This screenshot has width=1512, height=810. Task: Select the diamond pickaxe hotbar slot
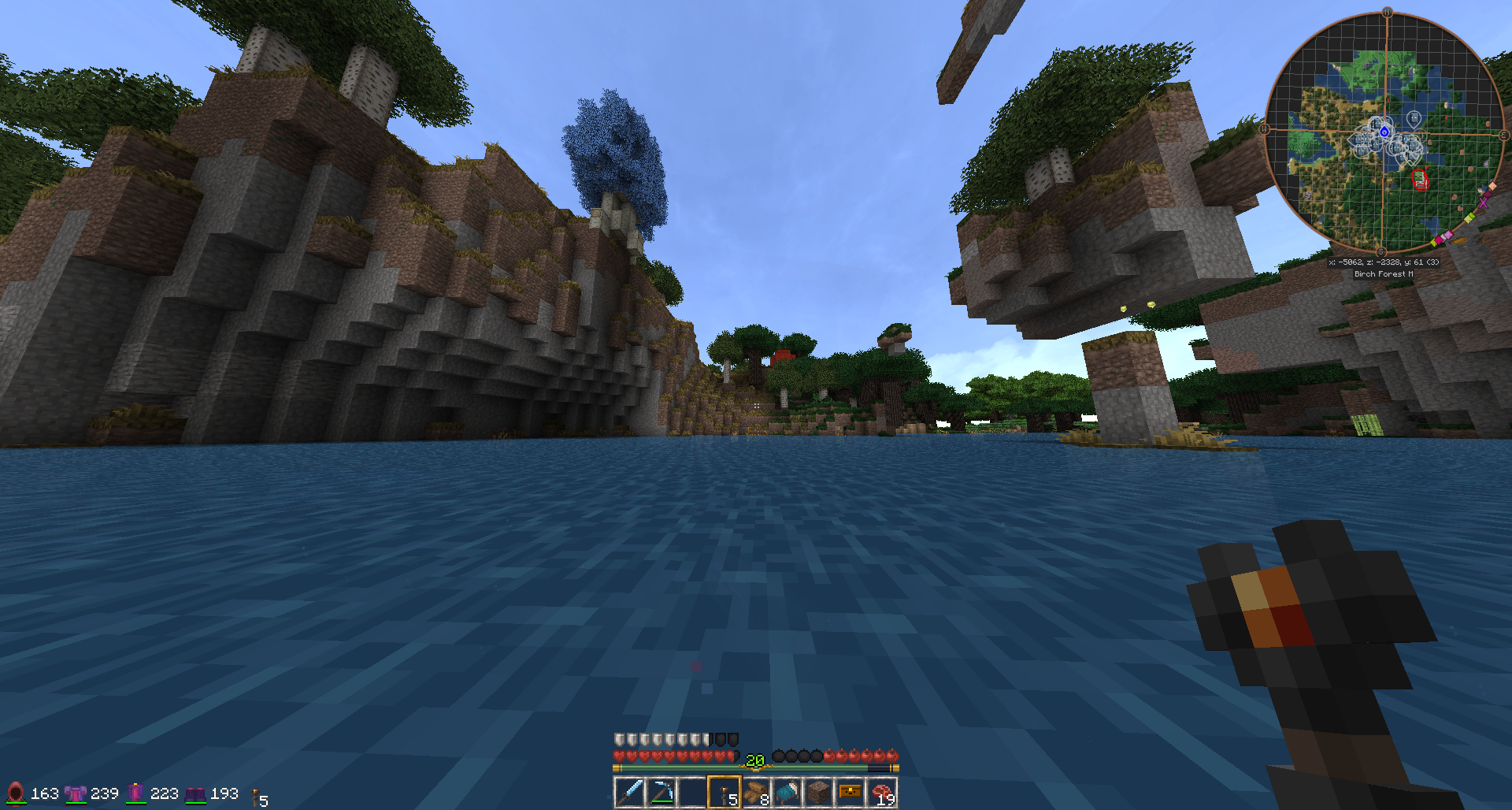pyautogui.click(x=661, y=792)
